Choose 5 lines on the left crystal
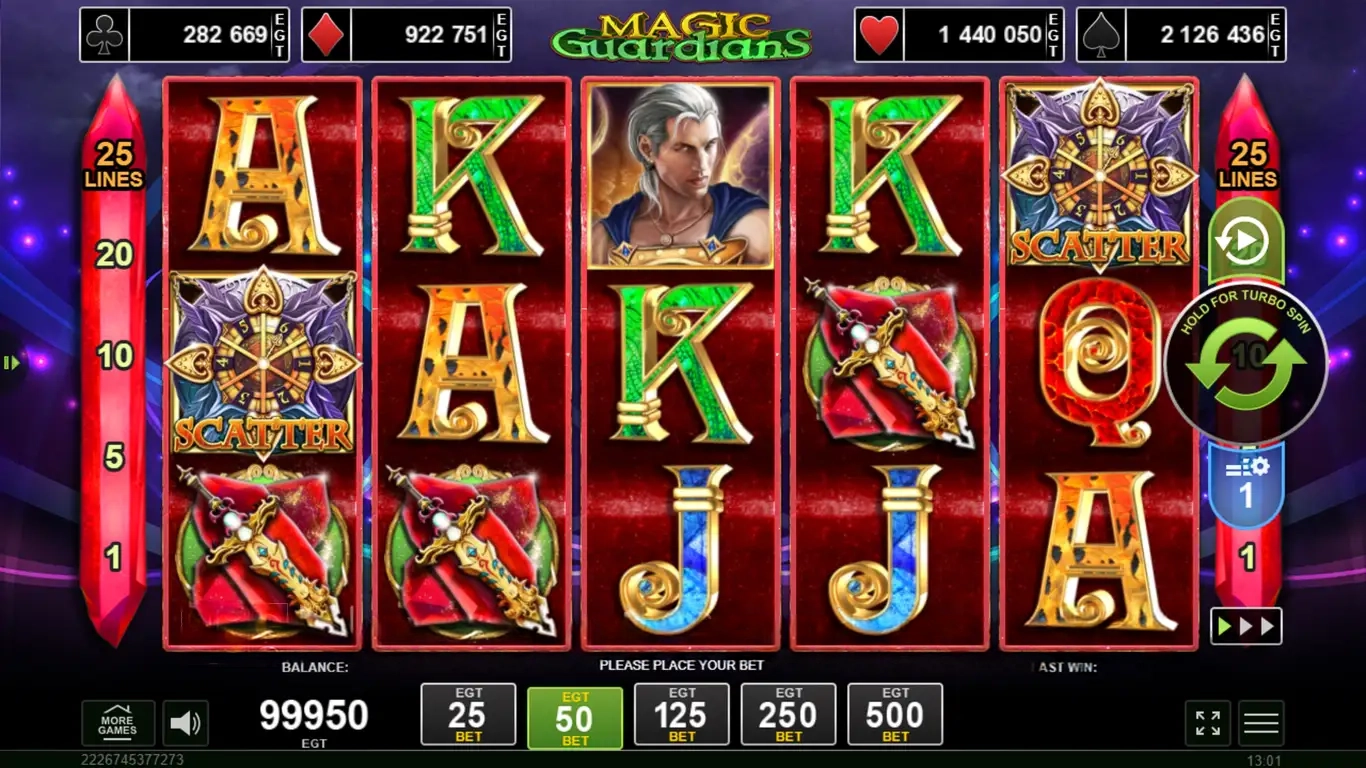1366x768 pixels. 114,457
